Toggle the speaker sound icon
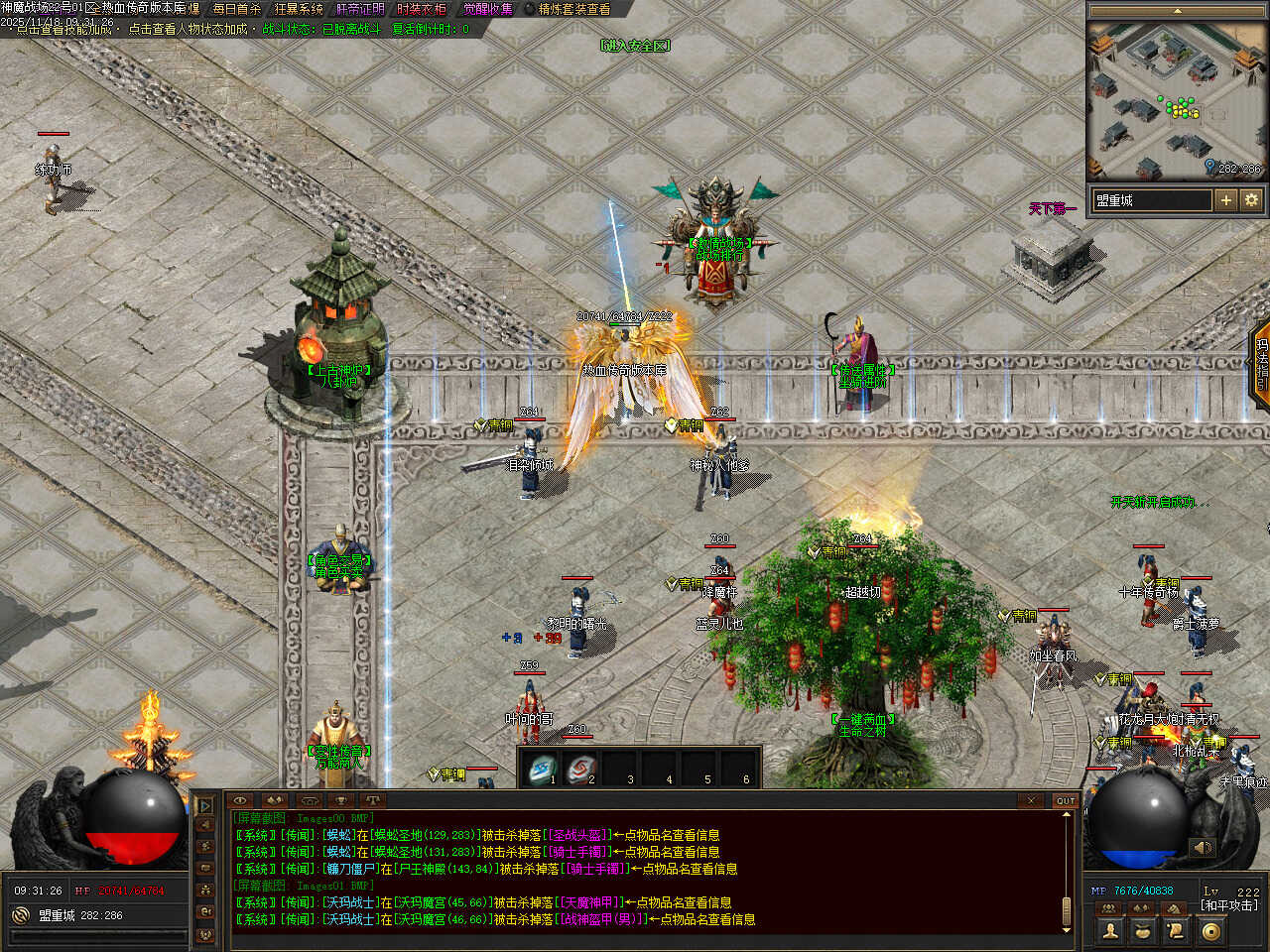 coord(1202,848)
